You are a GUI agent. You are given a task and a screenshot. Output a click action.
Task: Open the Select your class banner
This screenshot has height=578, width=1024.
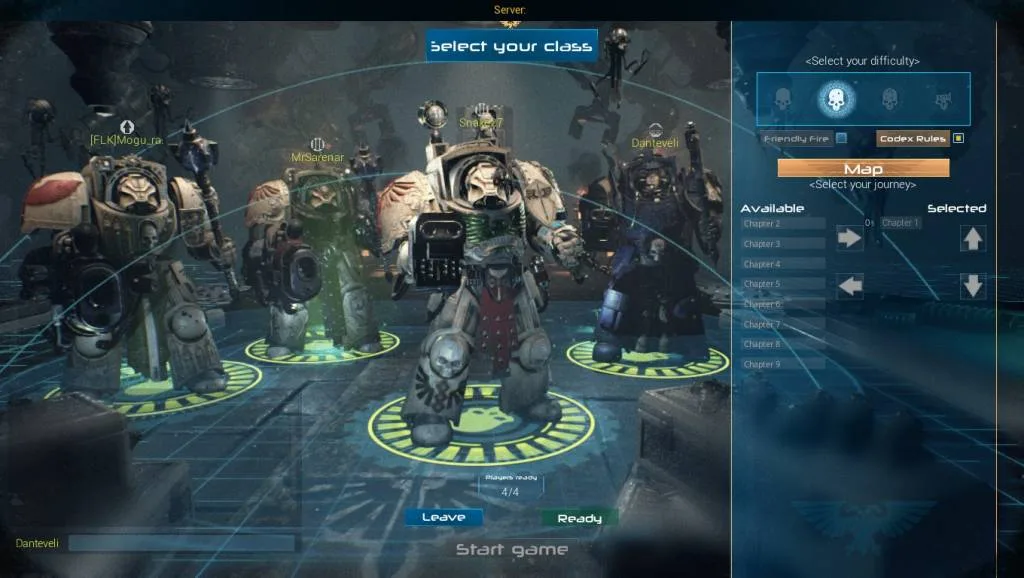tap(511, 46)
